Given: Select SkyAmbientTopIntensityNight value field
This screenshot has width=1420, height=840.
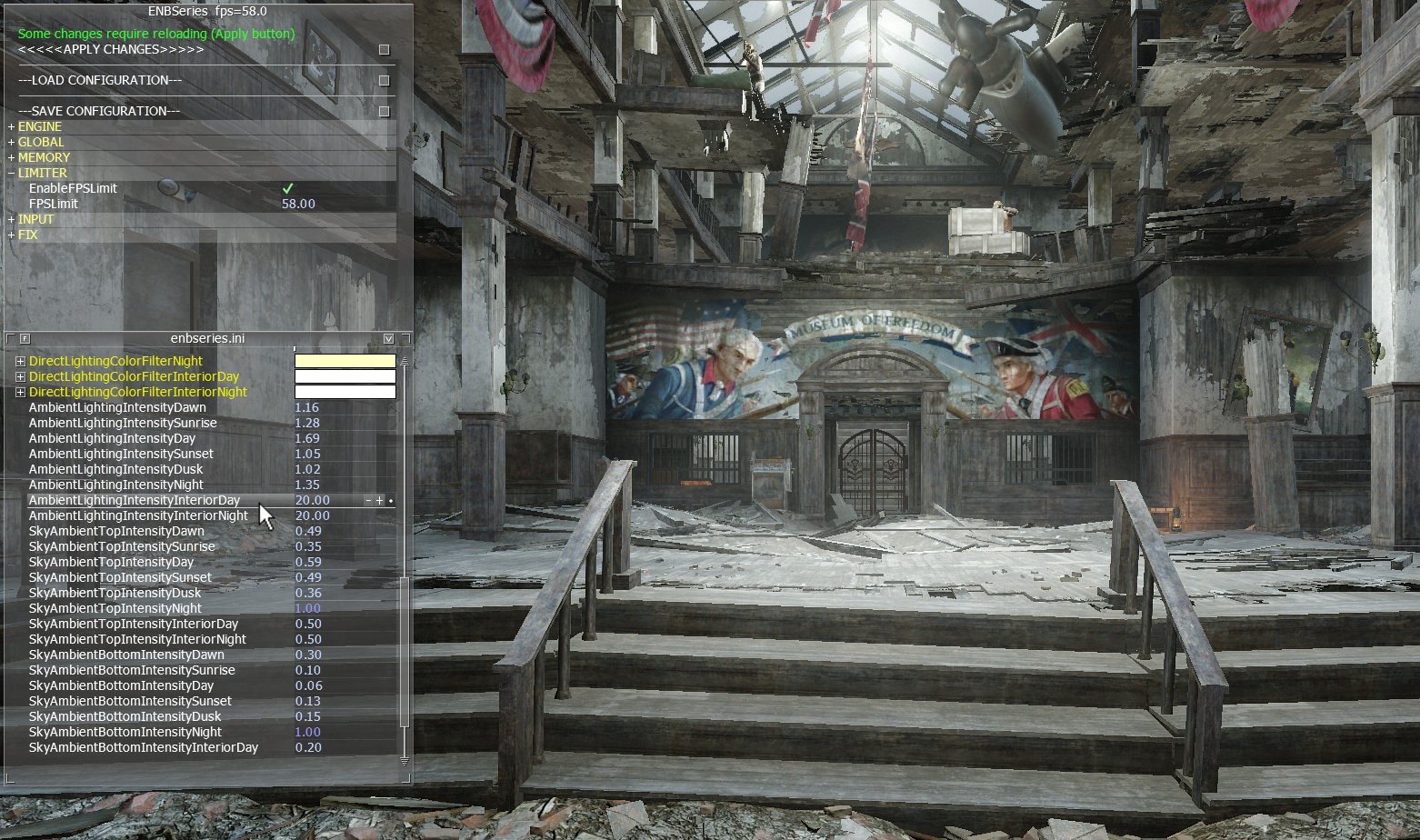Looking at the screenshot, I should [307, 609].
